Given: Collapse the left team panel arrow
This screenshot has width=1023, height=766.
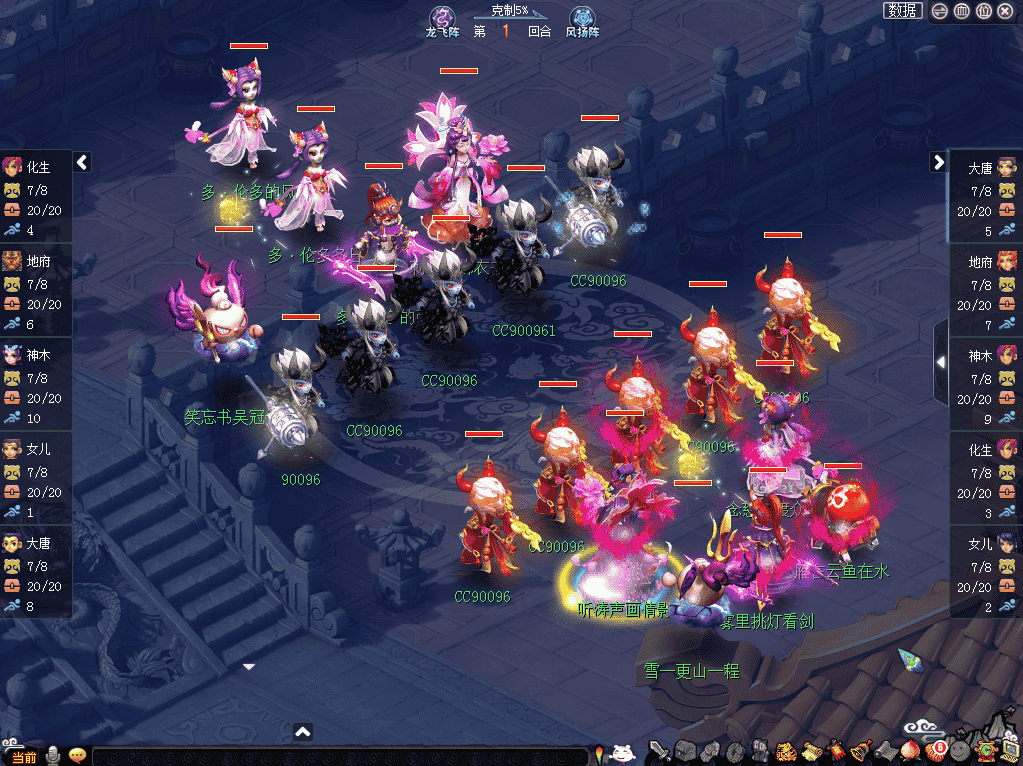Looking at the screenshot, I should click(x=82, y=162).
